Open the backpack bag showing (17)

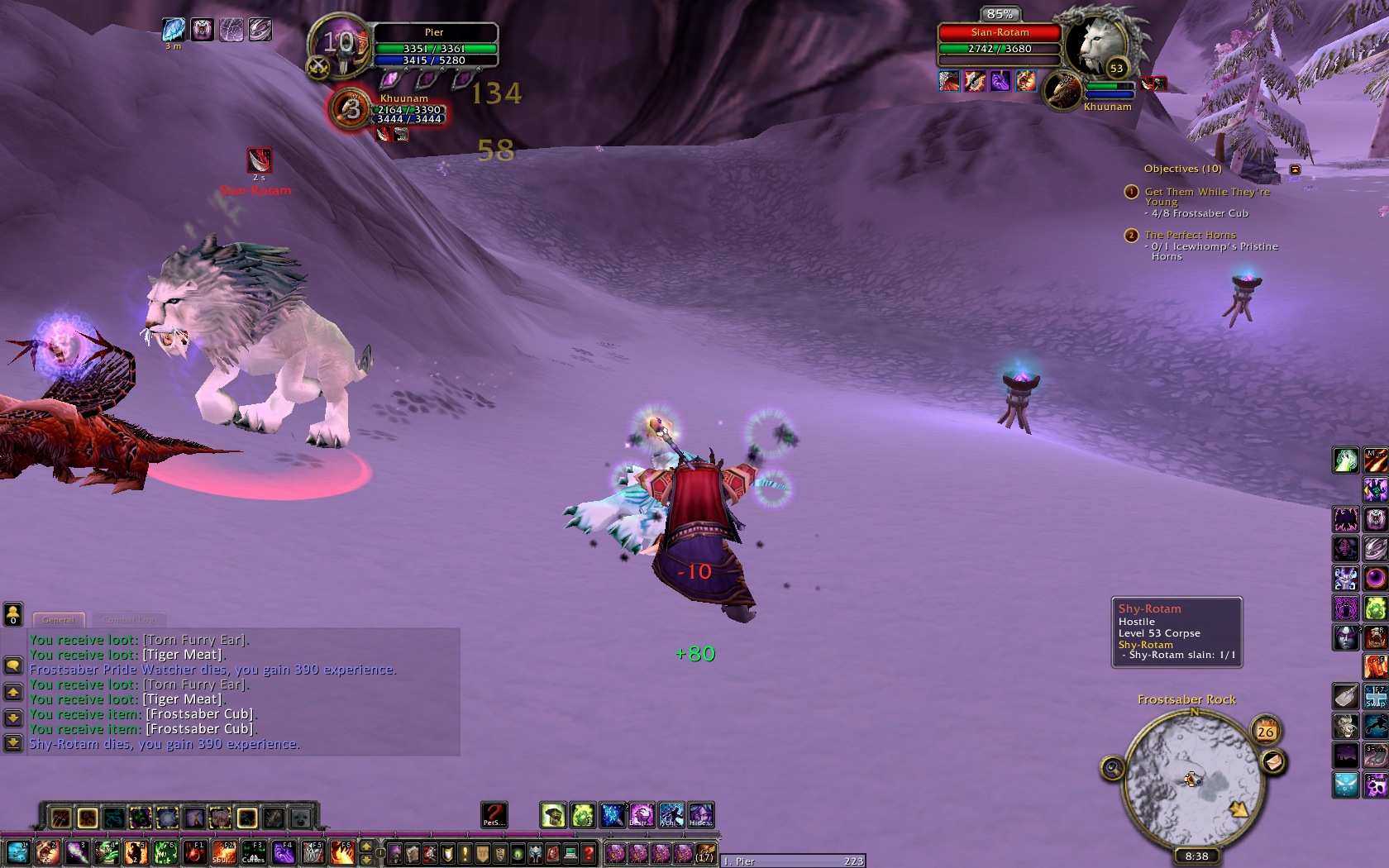coord(704,851)
